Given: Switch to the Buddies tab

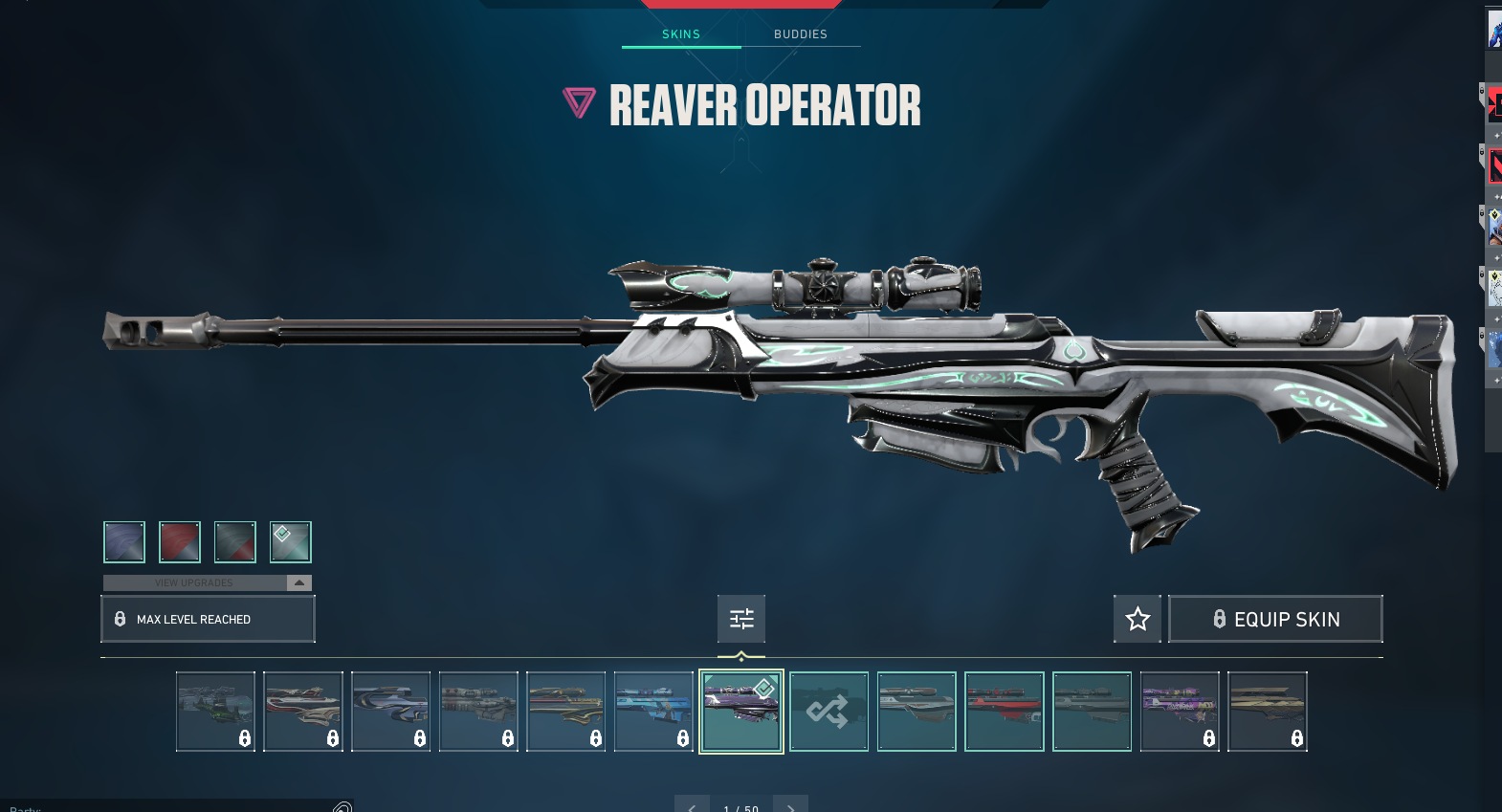Looking at the screenshot, I should 800,34.
